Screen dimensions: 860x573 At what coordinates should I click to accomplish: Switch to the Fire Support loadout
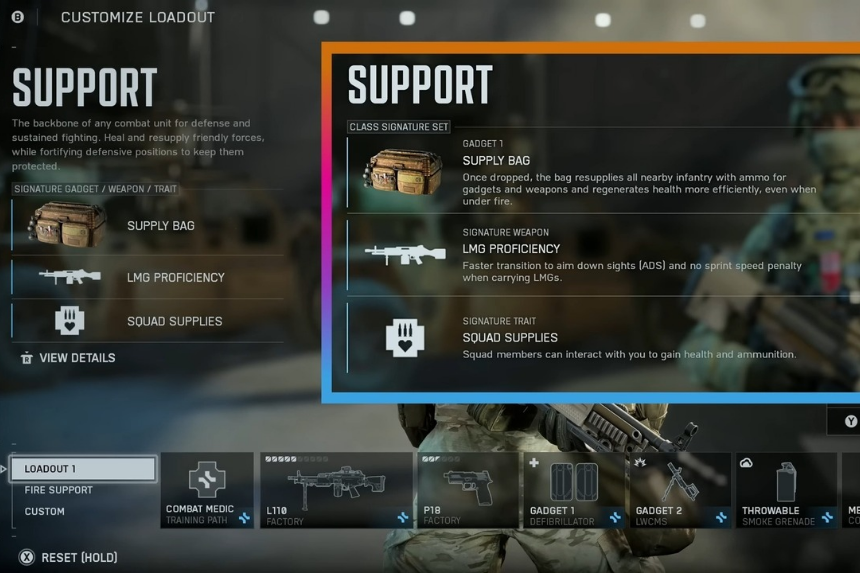tap(59, 490)
